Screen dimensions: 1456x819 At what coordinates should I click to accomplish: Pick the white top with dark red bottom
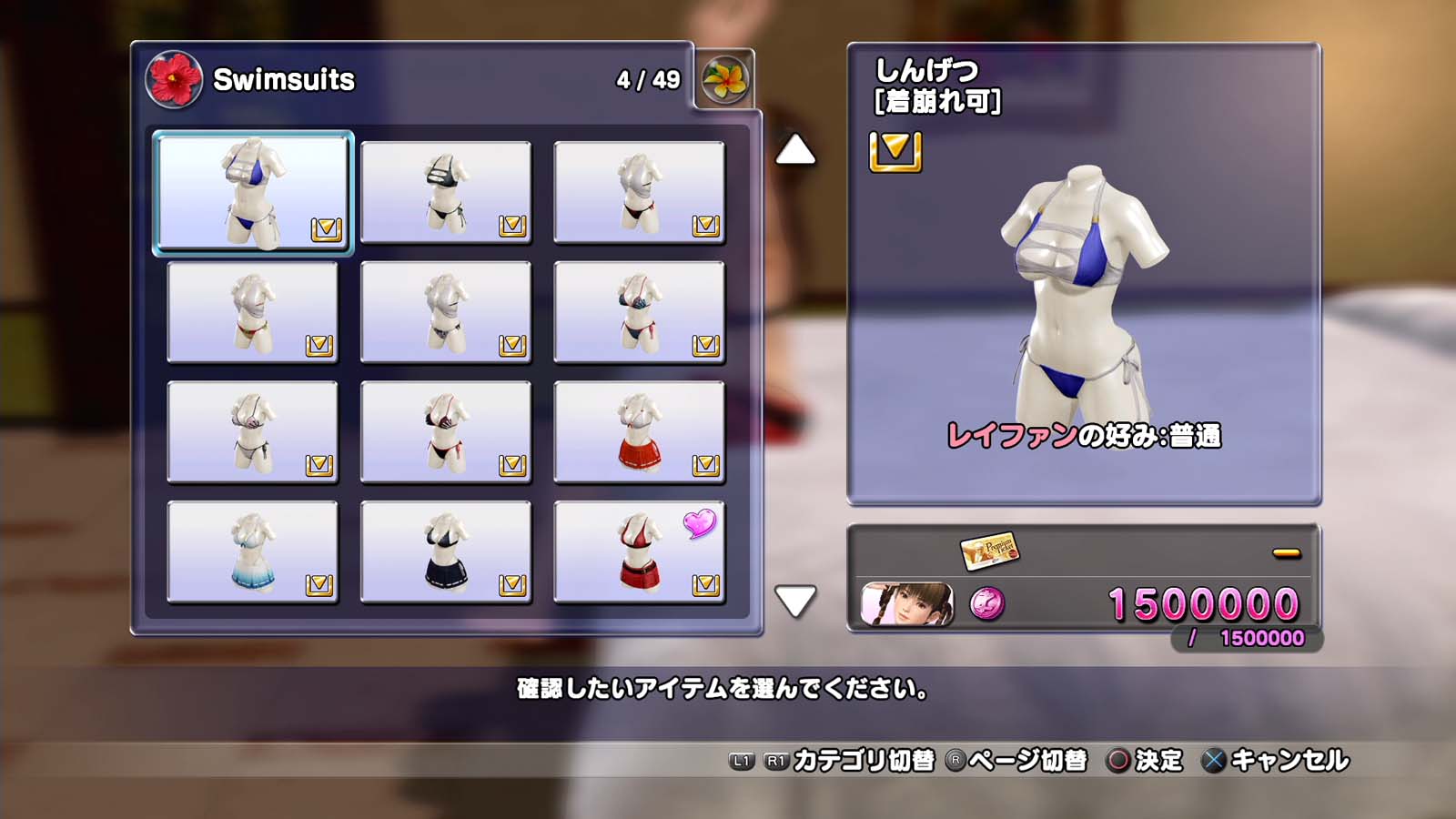(x=639, y=192)
